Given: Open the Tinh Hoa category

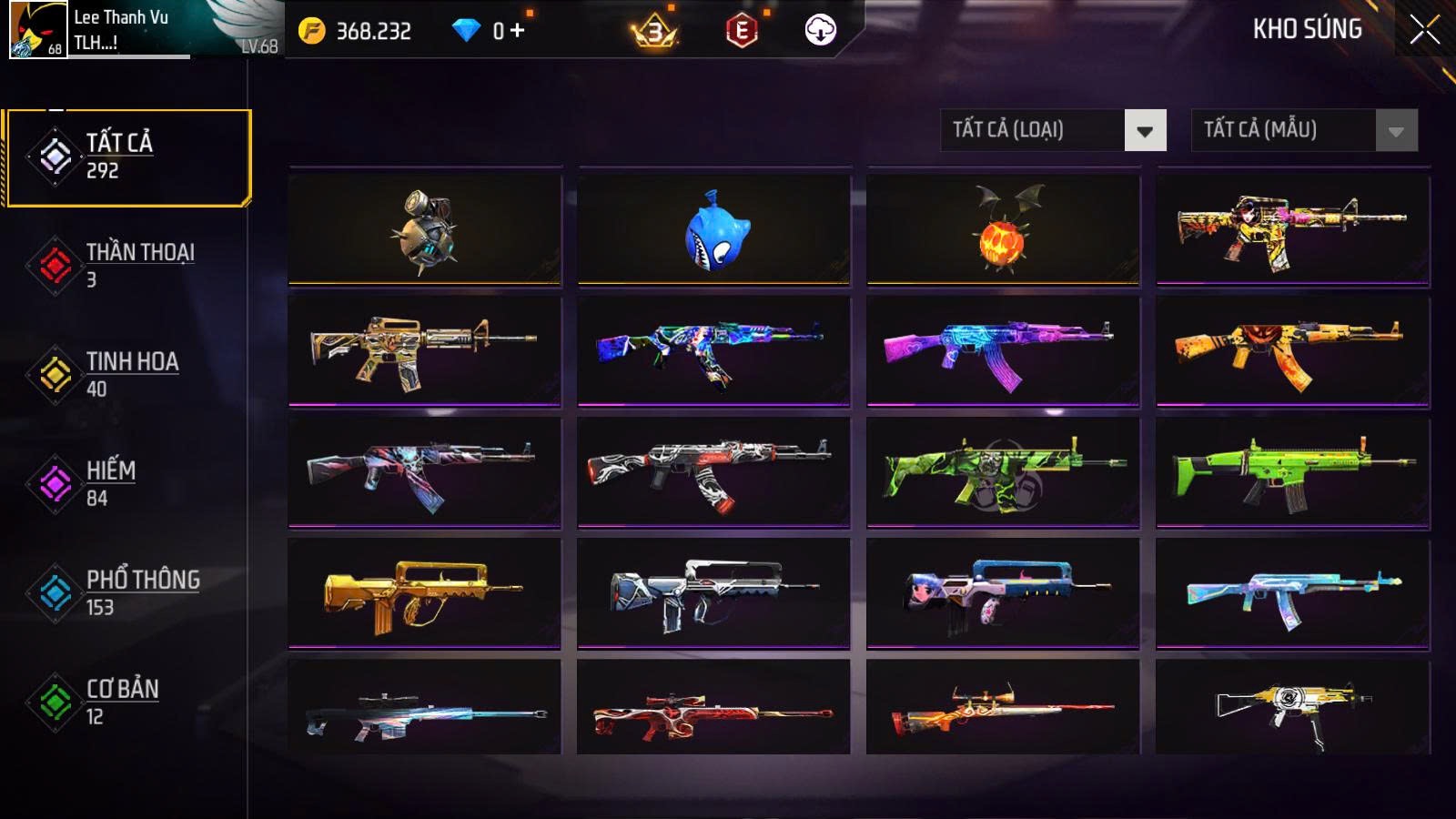Looking at the screenshot, I should [x=127, y=374].
